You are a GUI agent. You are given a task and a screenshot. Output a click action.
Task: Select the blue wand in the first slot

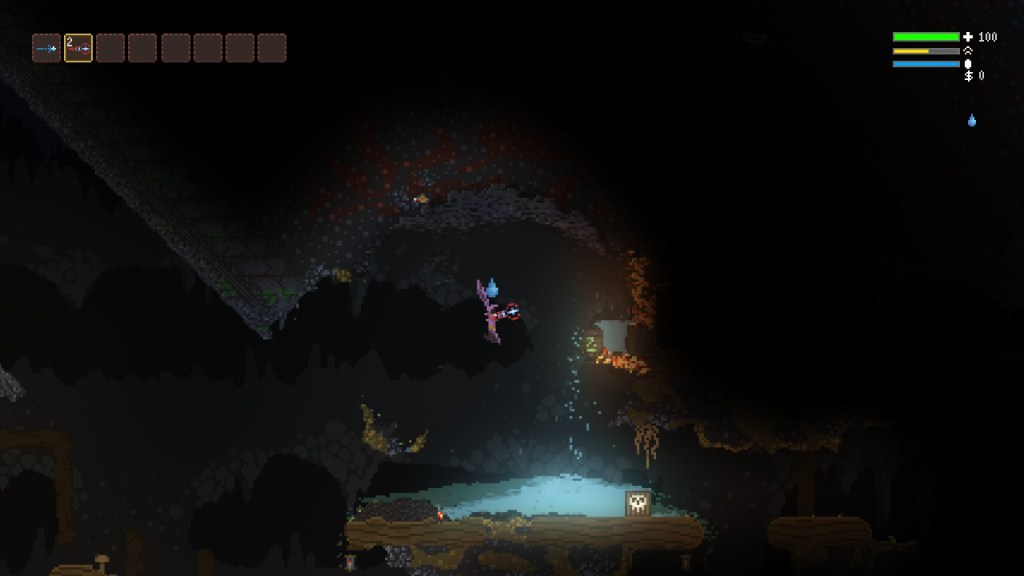tap(46, 48)
